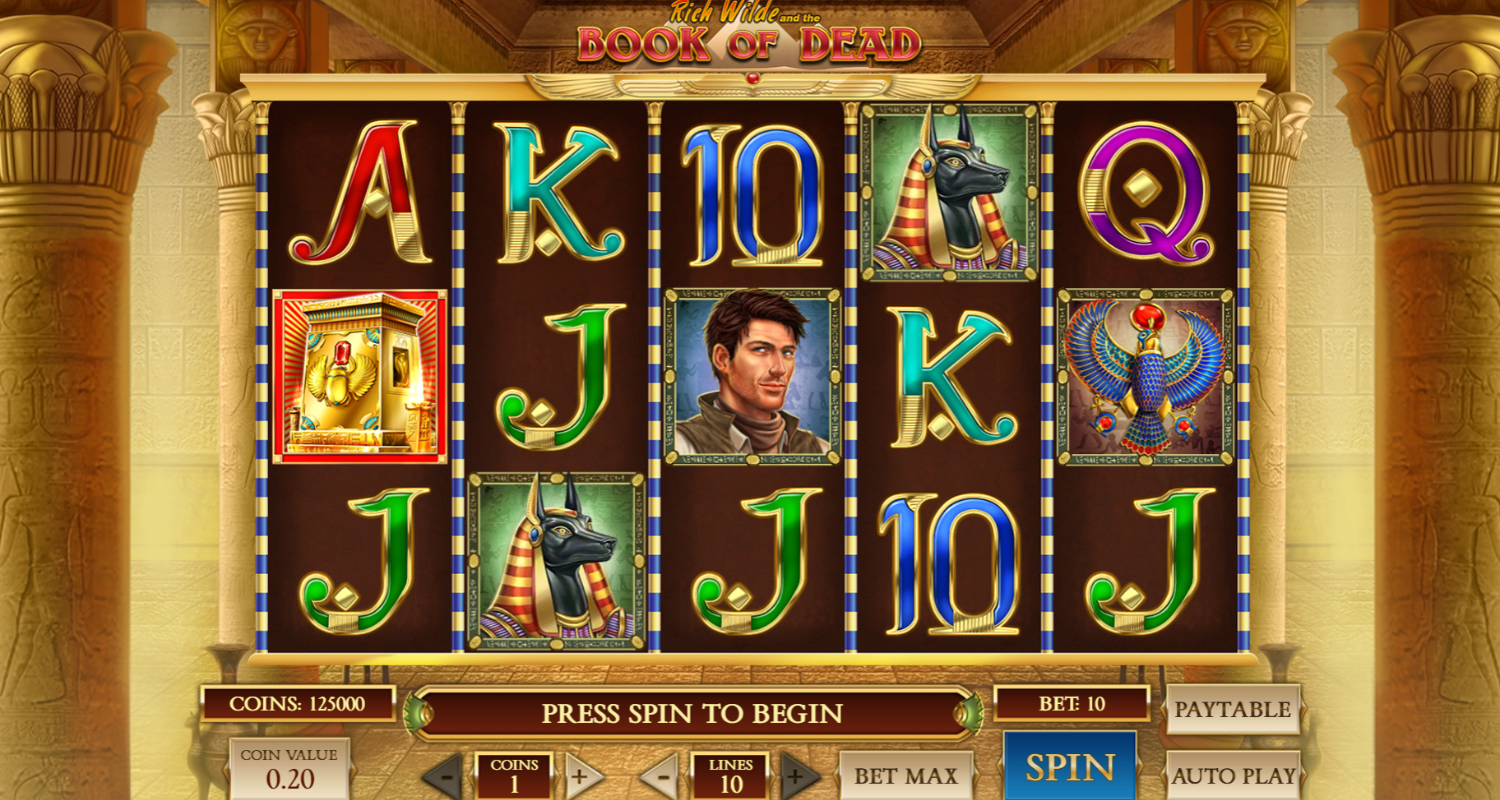The height and width of the screenshot is (800, 1500).
Task: Activate AUTO PLAY
Action: [1232, 775]
